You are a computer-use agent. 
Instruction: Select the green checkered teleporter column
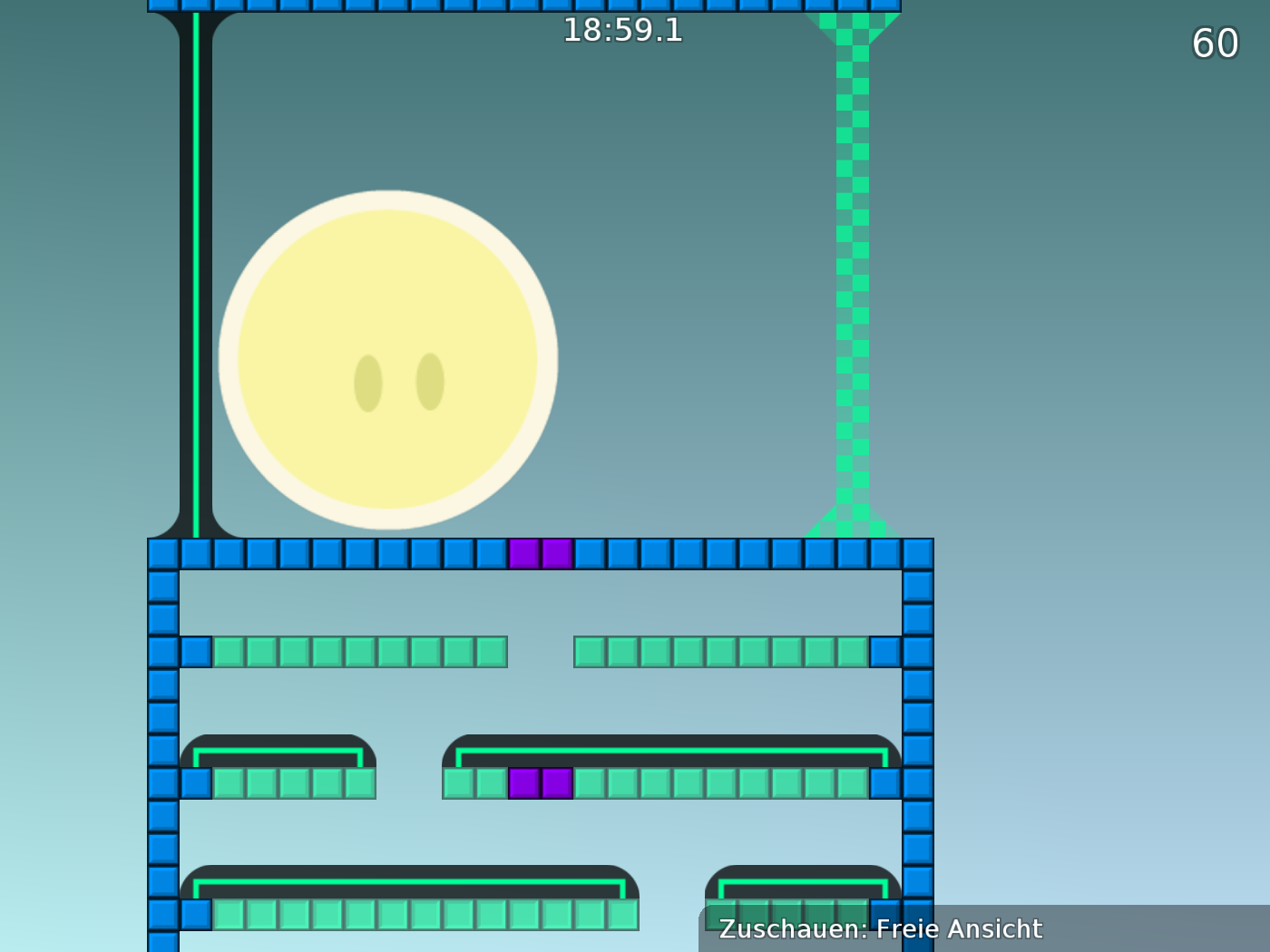[x=851, y=272]
